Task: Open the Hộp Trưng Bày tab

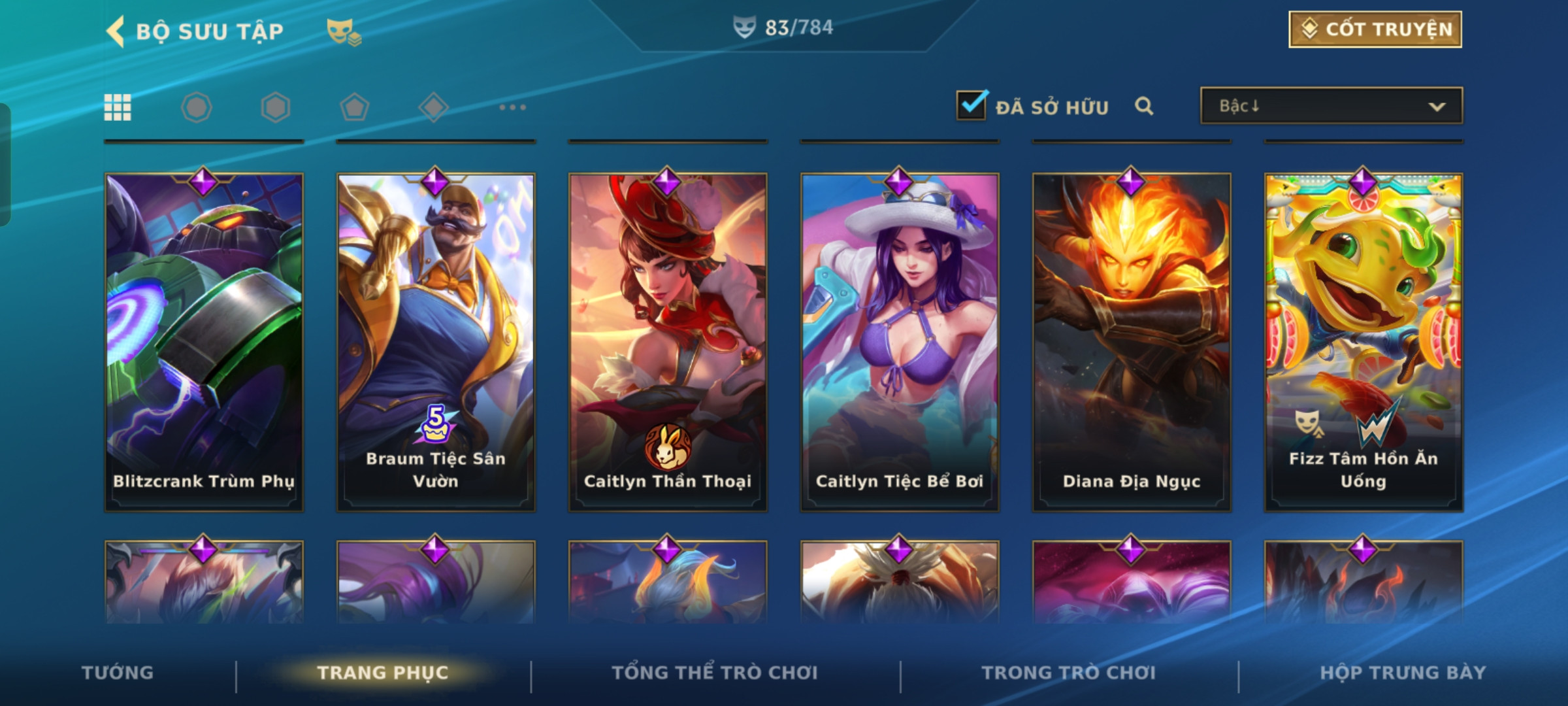Action: point(1403,673)
